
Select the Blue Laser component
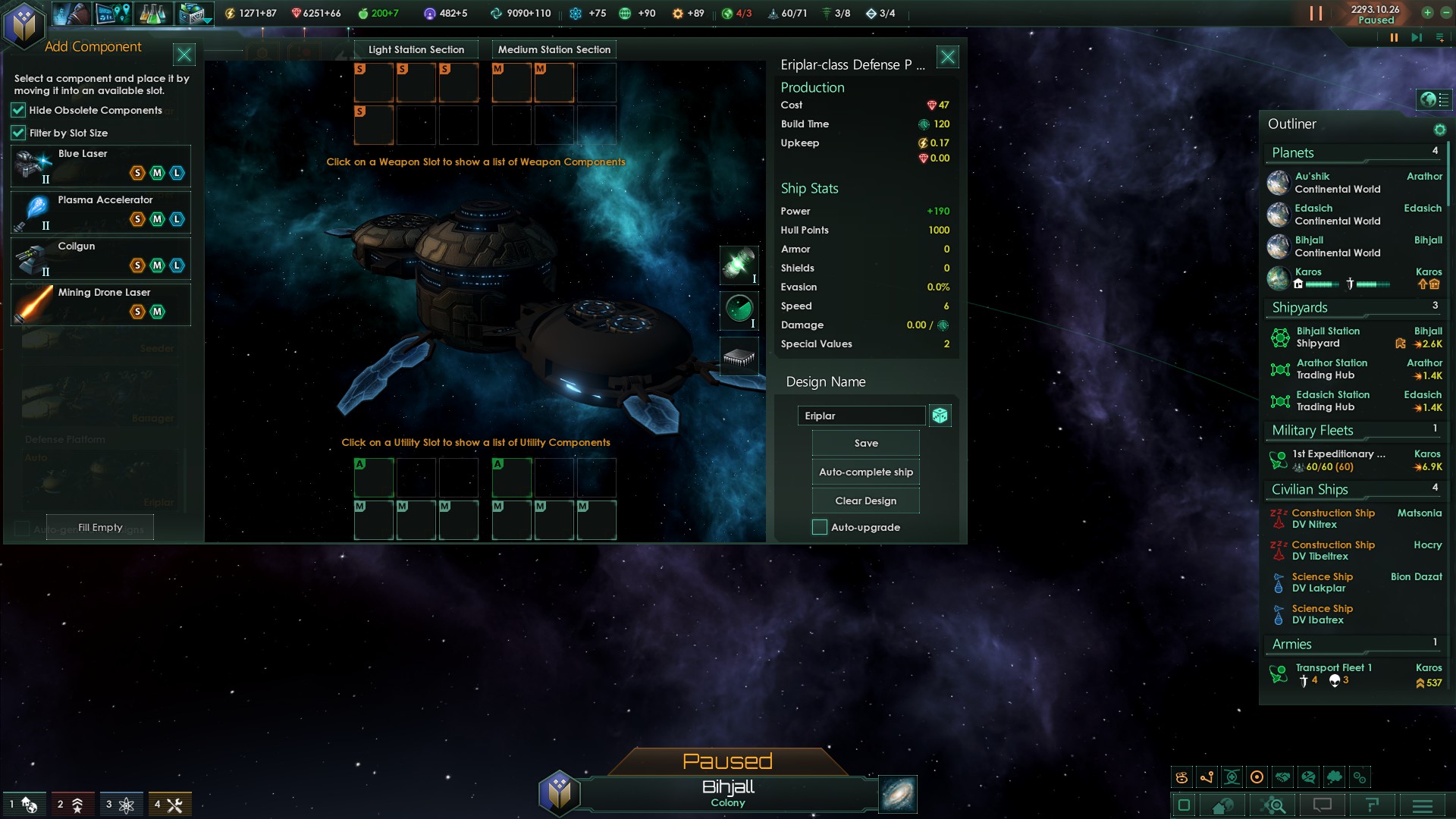pos(99,166)
